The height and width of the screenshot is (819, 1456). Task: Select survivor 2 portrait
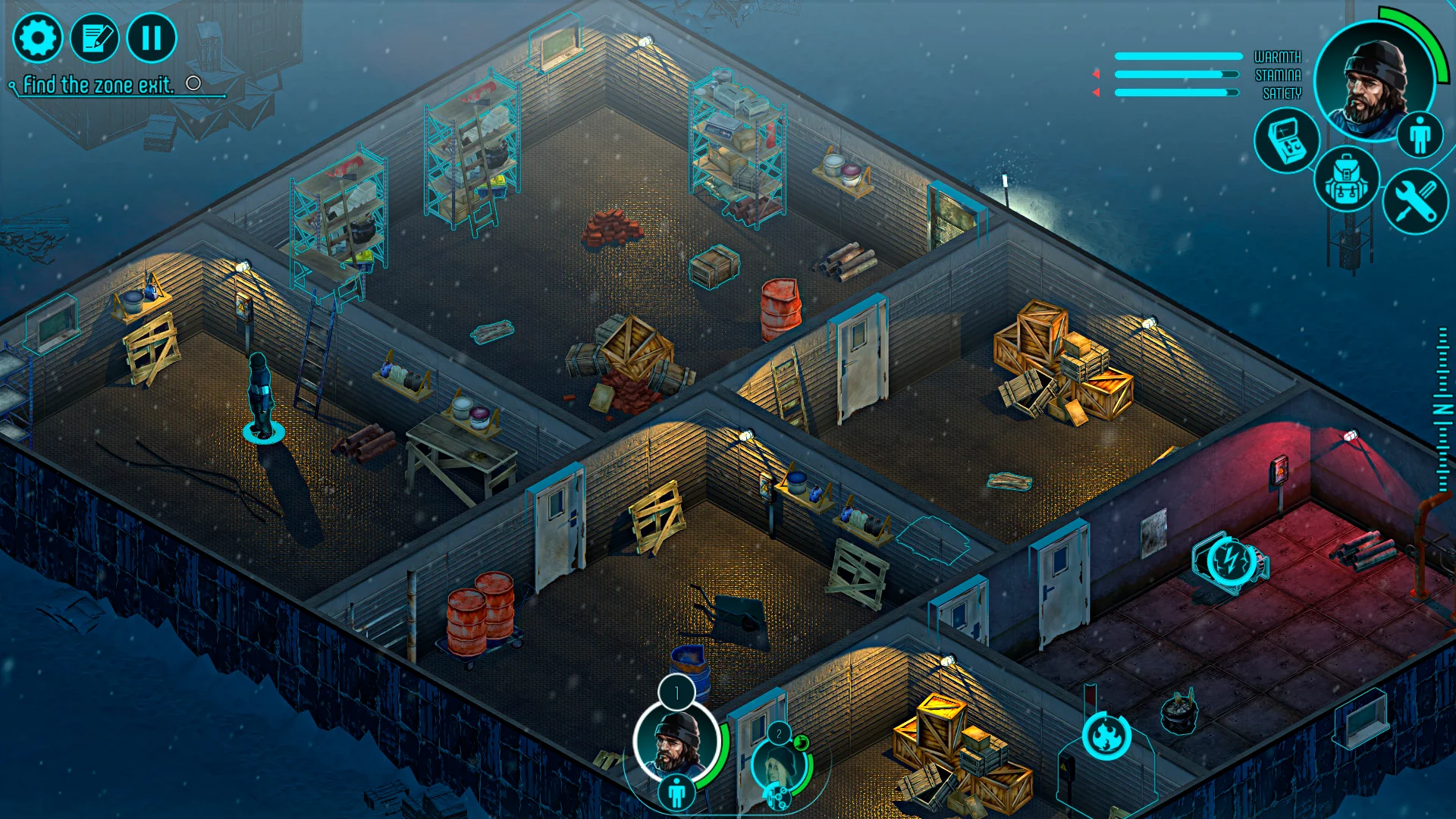point(777,764)
